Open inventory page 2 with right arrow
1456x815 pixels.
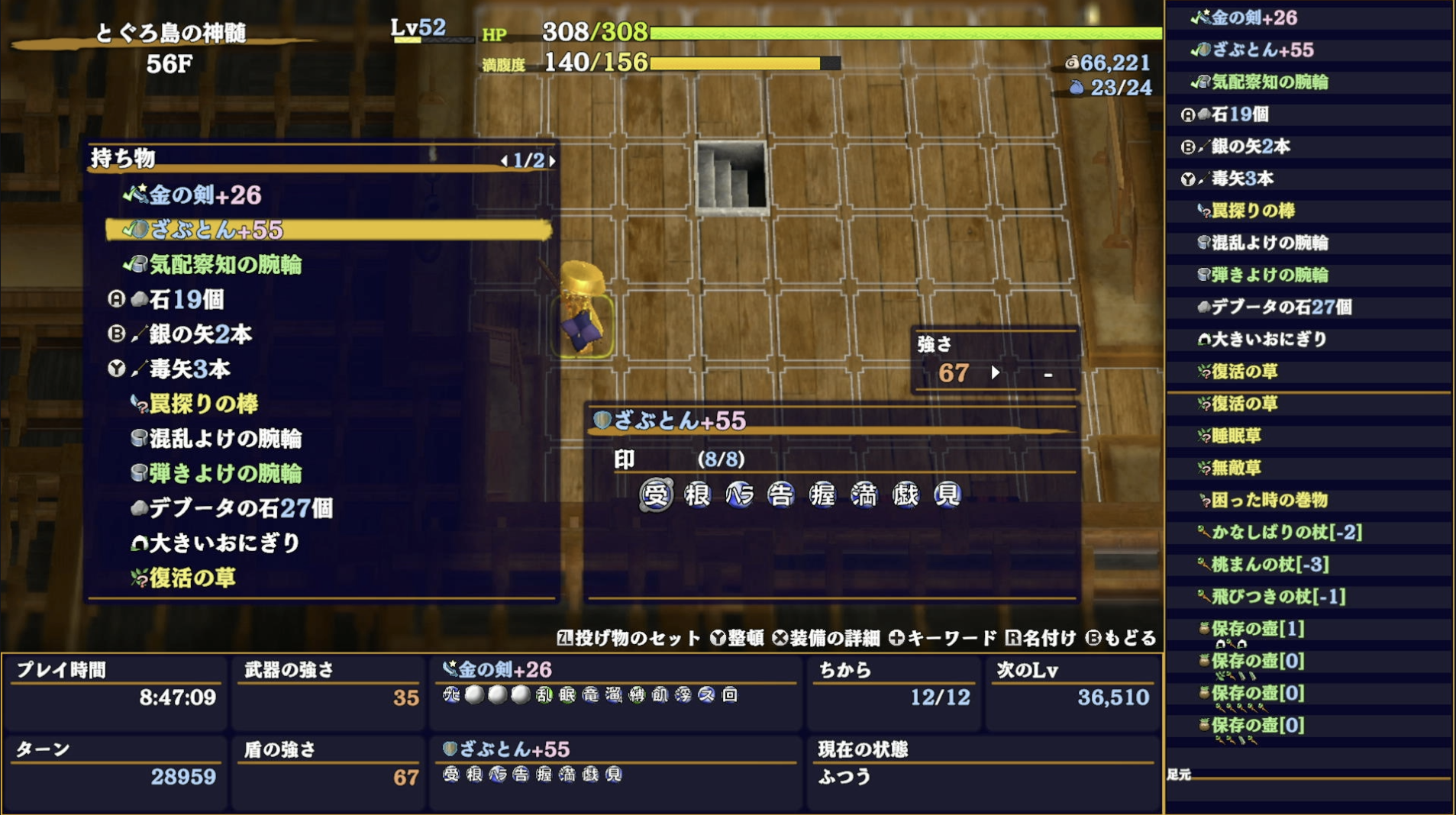[x=553, y=162]
